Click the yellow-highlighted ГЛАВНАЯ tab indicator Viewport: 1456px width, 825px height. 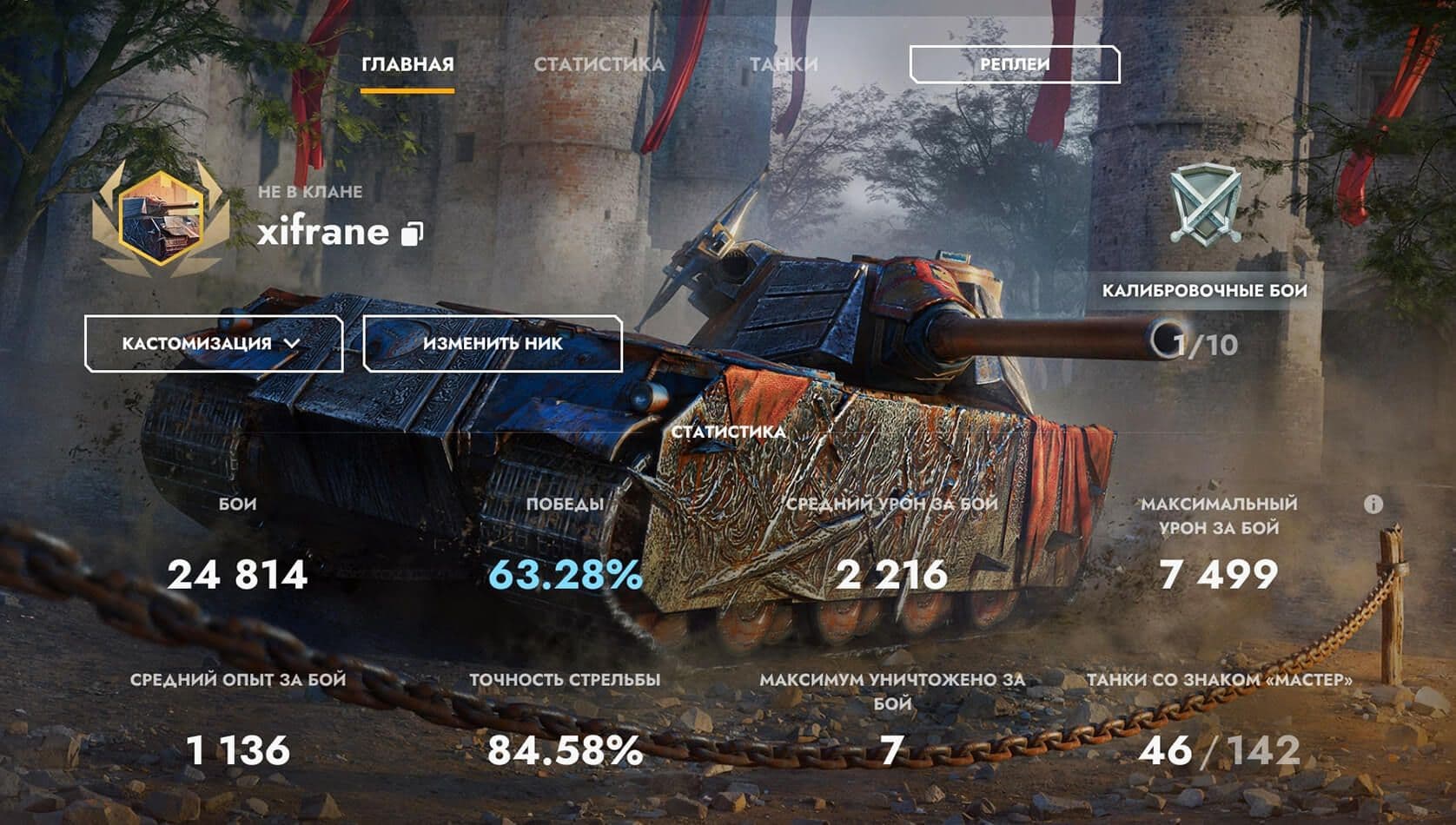[x=408, y=88]
